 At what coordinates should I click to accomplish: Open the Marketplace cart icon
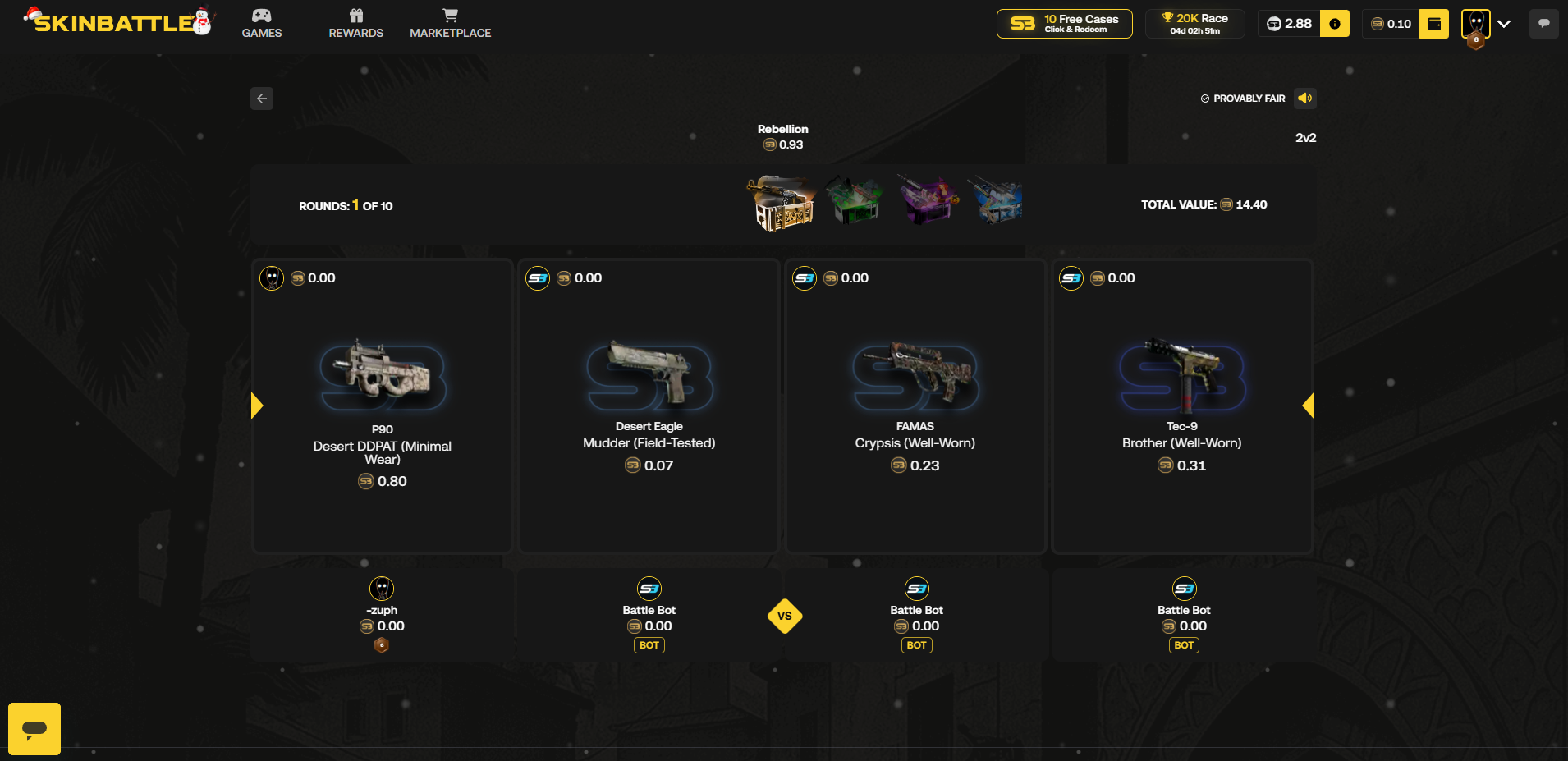(x=450, y=15)
